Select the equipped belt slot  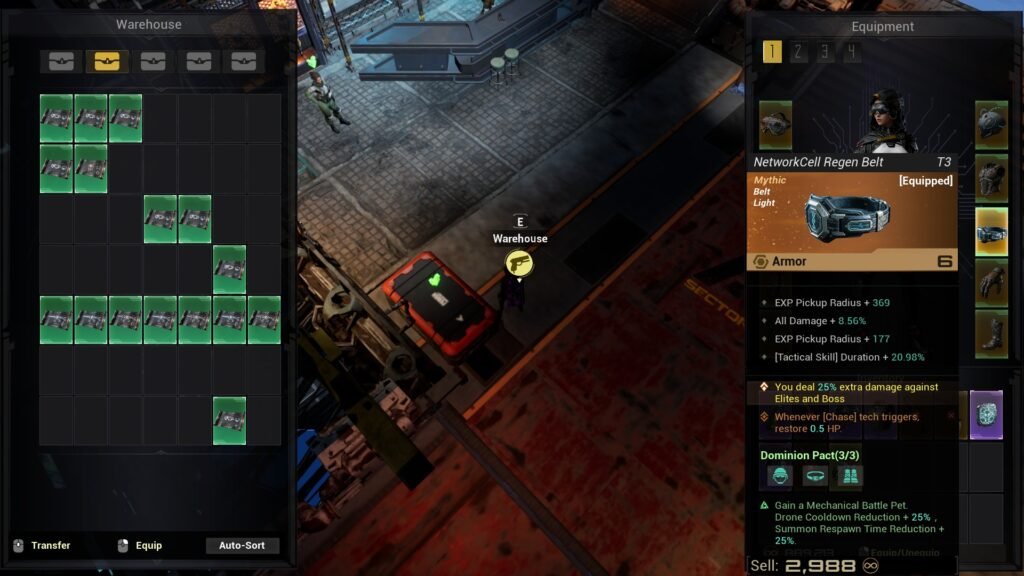coord(991,232)
